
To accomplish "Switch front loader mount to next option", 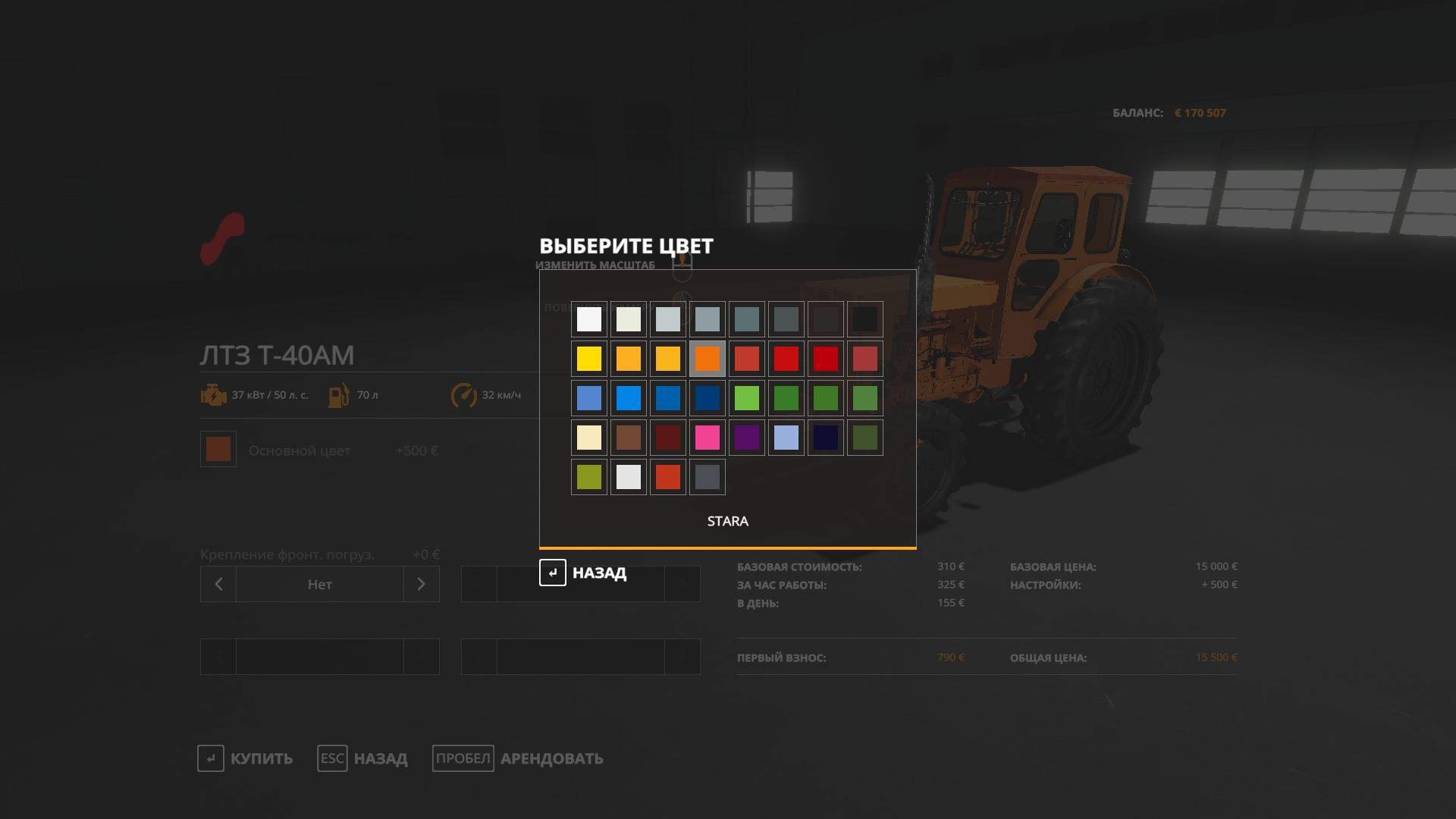I will (x=422, y=584).
